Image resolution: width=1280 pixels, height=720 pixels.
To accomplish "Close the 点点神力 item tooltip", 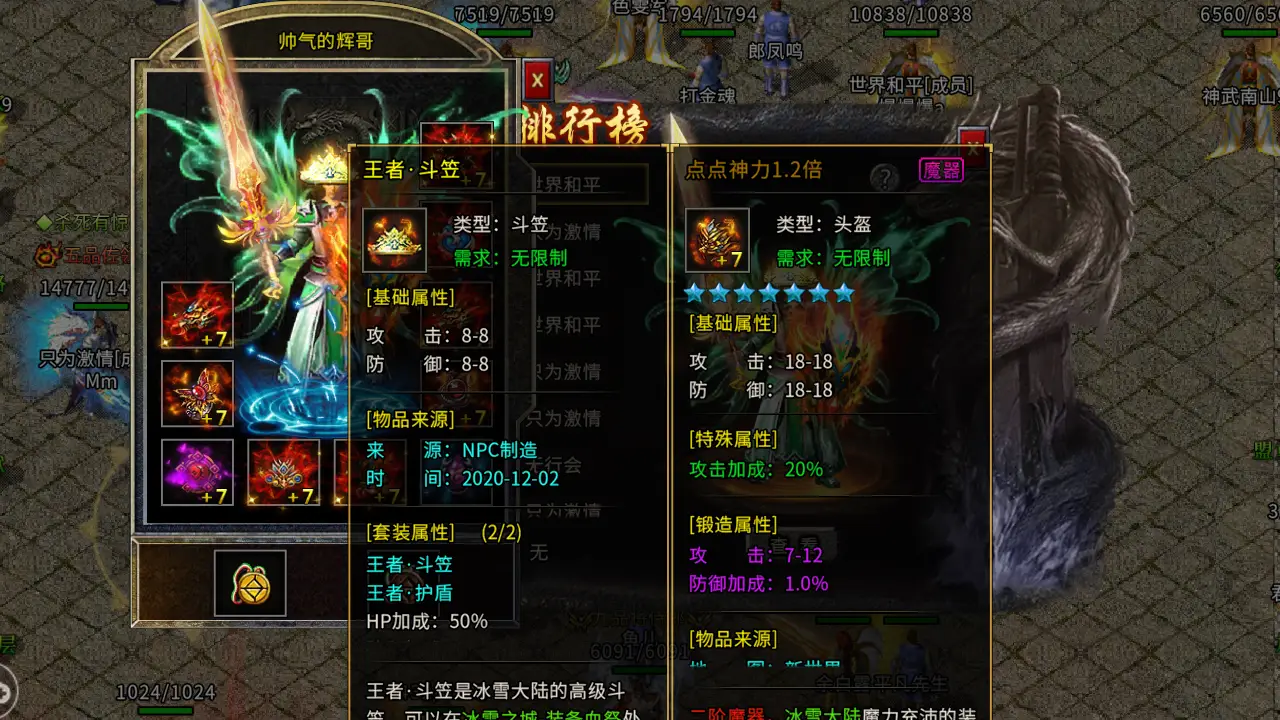I will tap(972, 140).
